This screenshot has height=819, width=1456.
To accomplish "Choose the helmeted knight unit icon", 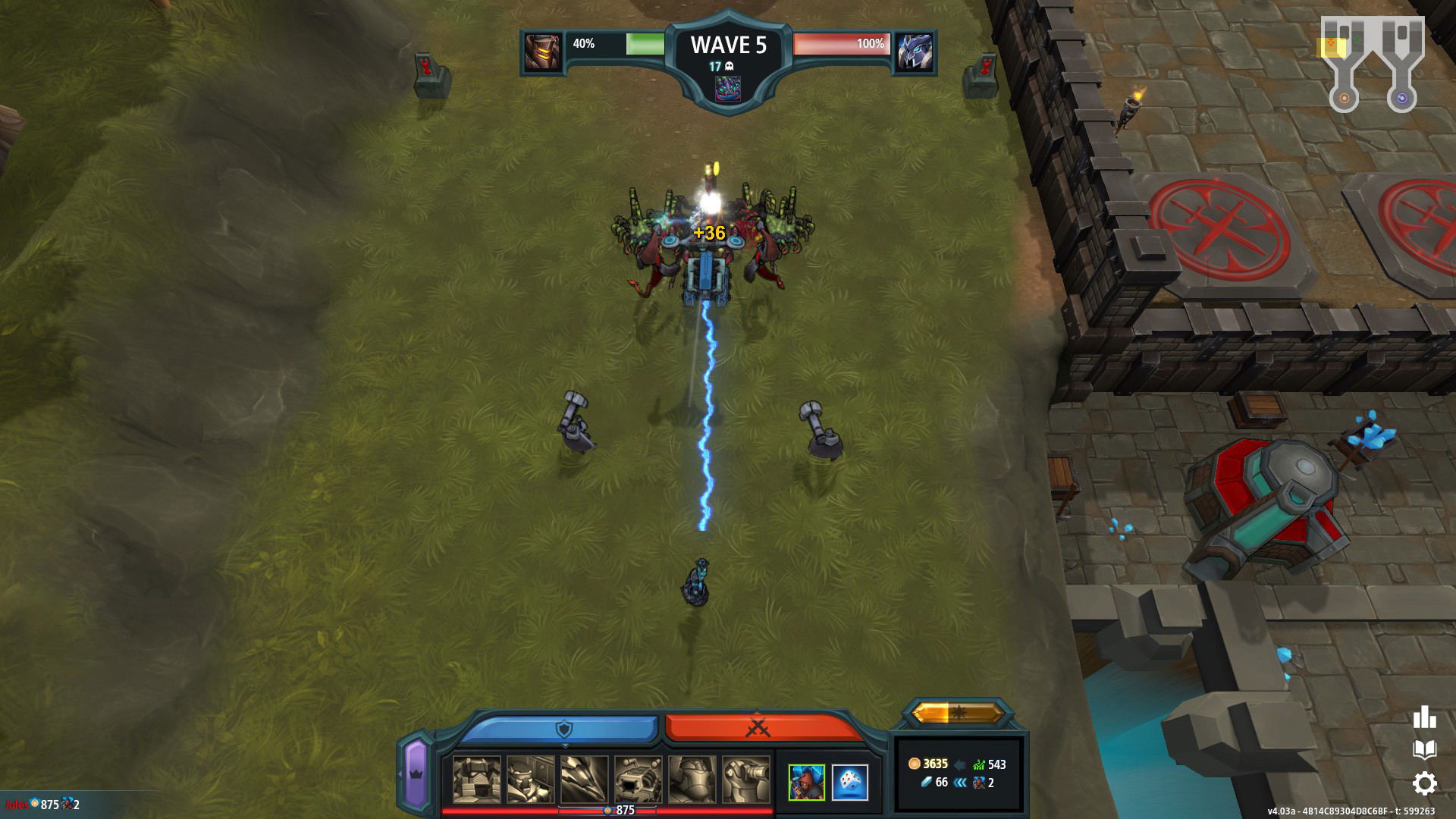I will pos(530,780).
